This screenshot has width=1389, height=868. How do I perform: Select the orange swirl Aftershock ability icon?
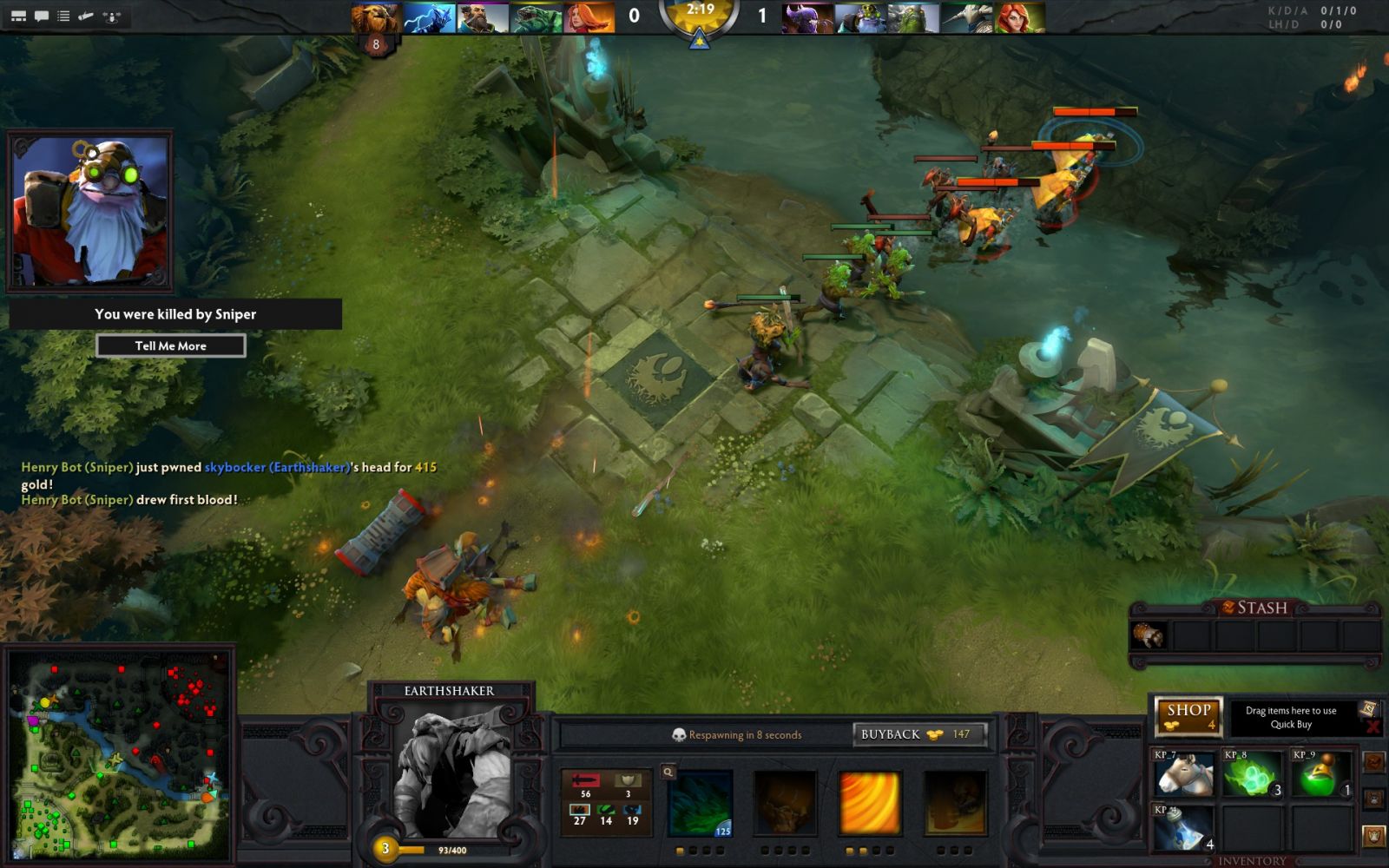[x=869, y=803]
